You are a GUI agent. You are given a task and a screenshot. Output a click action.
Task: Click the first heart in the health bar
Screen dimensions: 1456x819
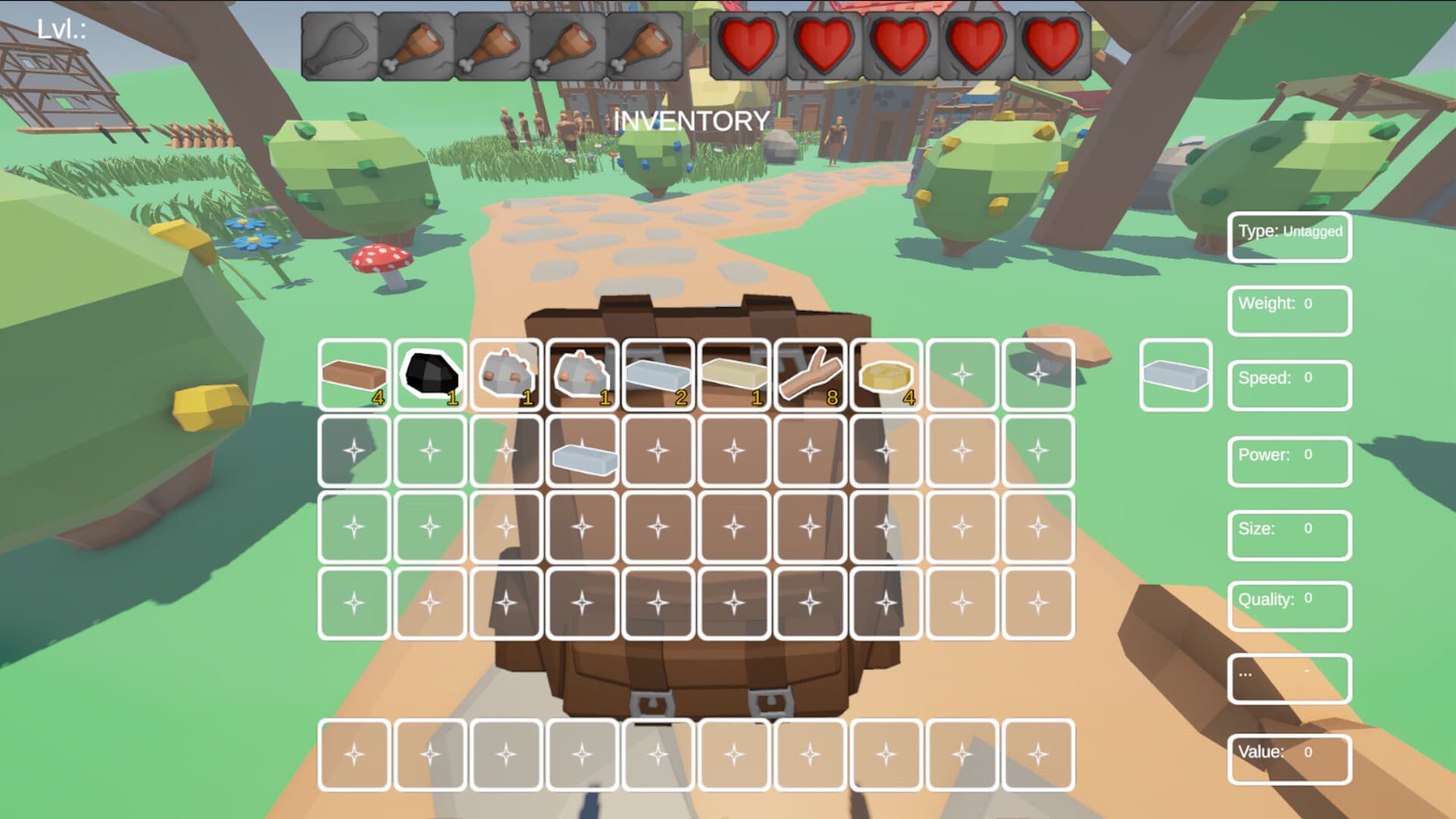(746, 47)
